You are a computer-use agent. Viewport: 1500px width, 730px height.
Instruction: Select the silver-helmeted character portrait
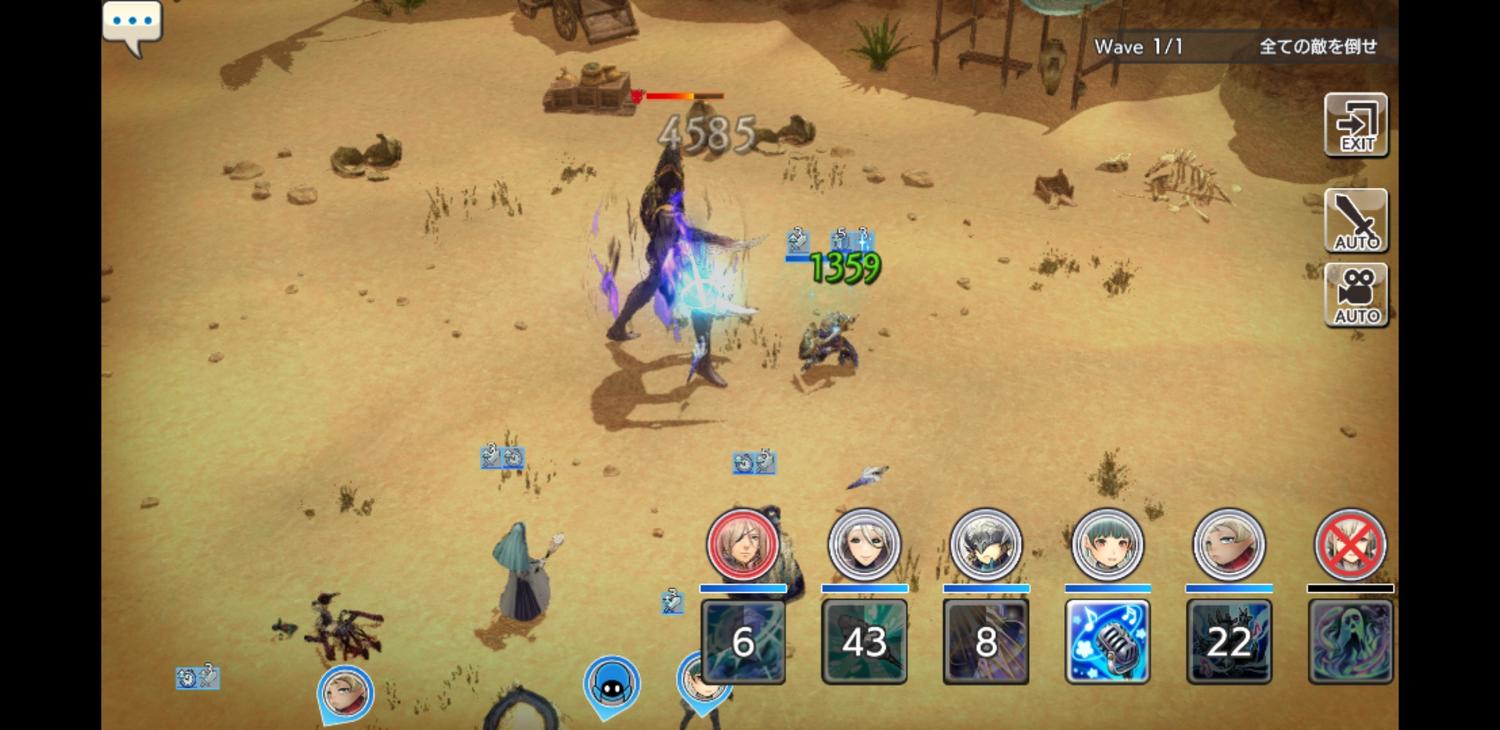[x=986, y=545]
